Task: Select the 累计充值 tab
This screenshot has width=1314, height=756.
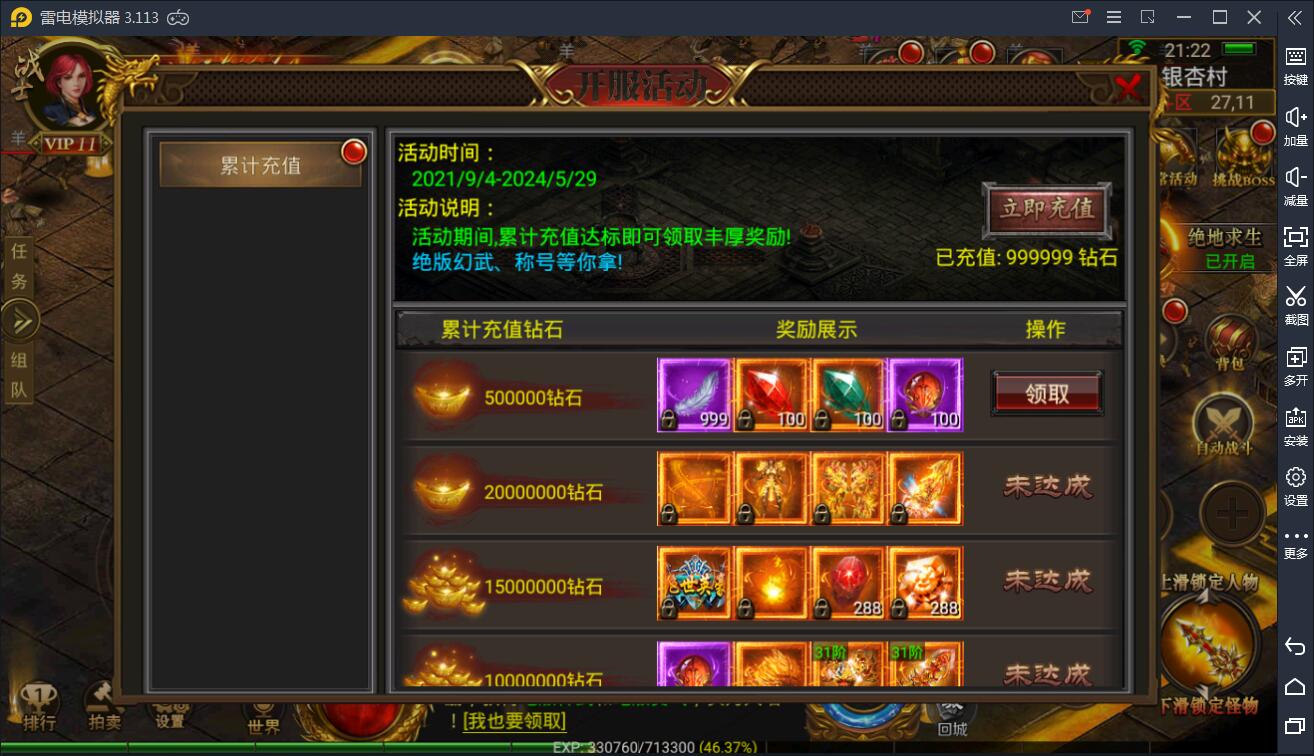Action: [258, 164]
